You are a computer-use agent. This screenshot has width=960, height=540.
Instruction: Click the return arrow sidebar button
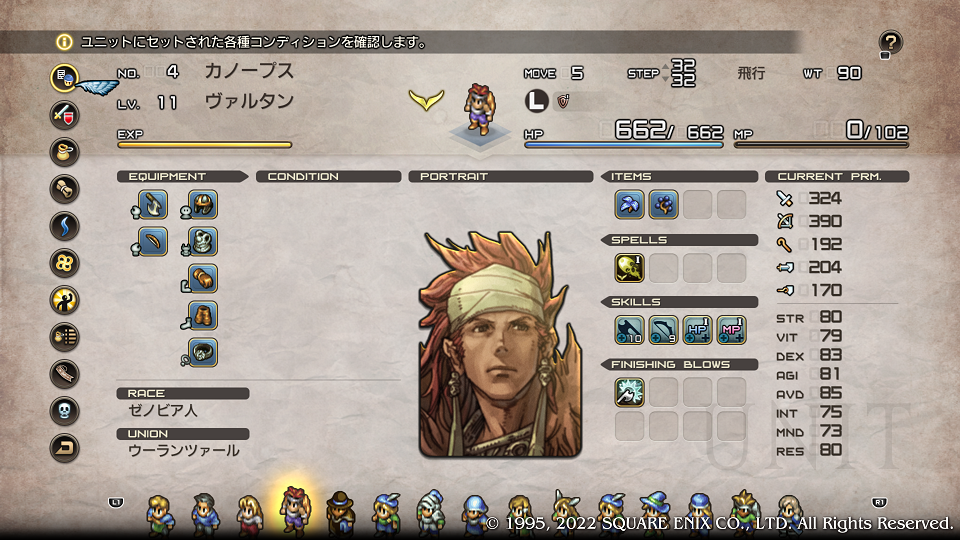point(65,448)
